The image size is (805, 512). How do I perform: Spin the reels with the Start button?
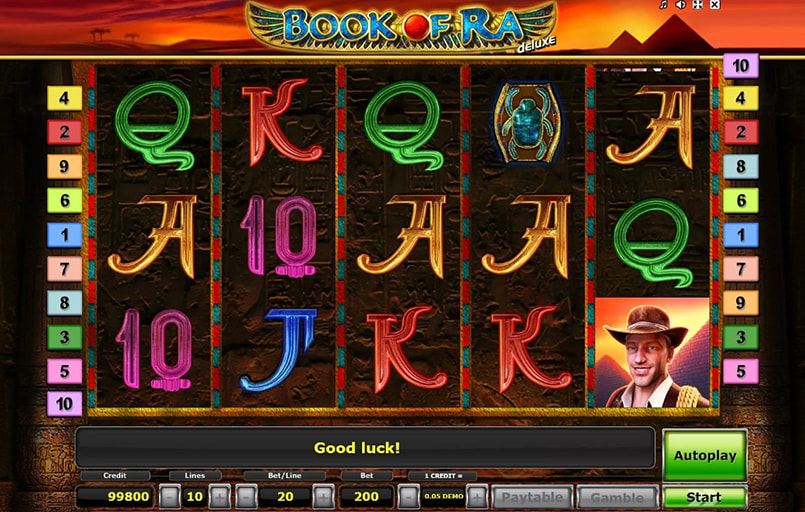704,496
